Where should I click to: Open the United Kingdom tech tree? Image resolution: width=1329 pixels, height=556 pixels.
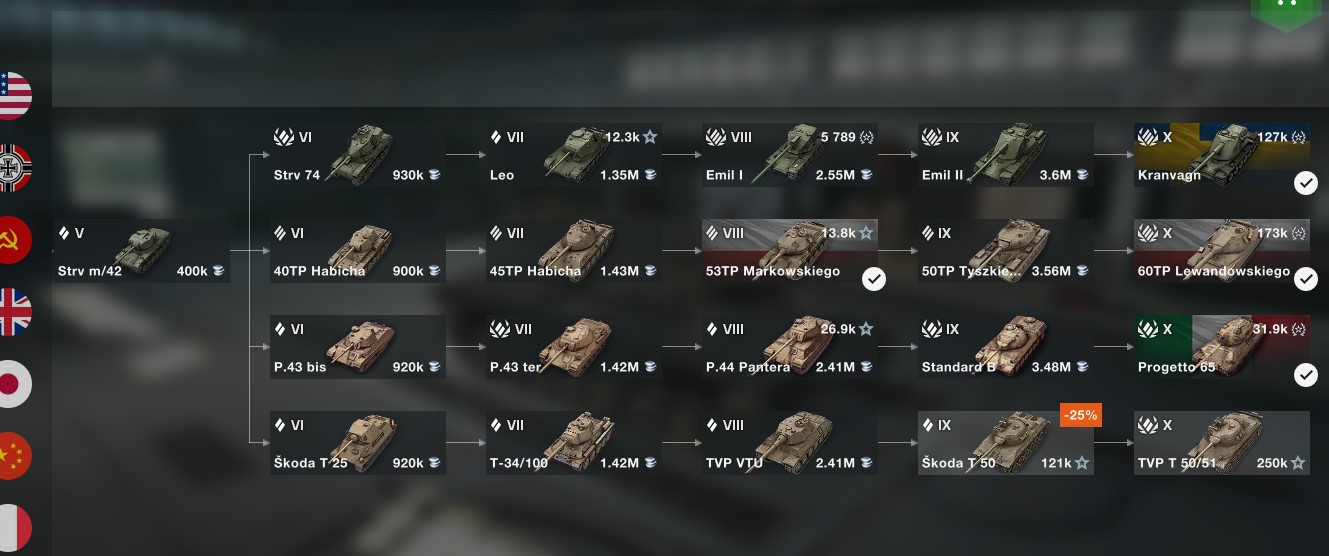point(13,312)
